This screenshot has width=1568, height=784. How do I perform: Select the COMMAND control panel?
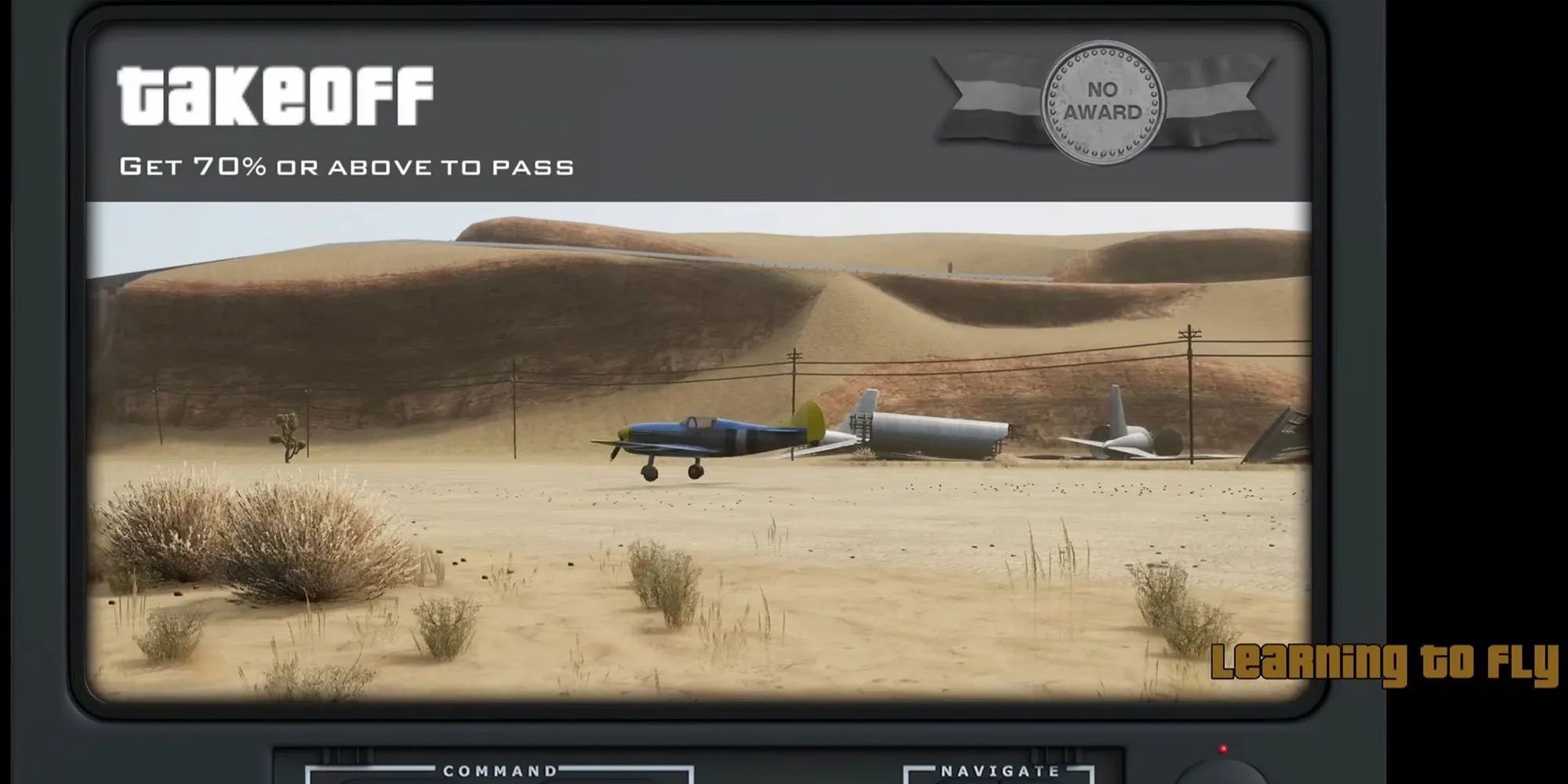(499, 773)
